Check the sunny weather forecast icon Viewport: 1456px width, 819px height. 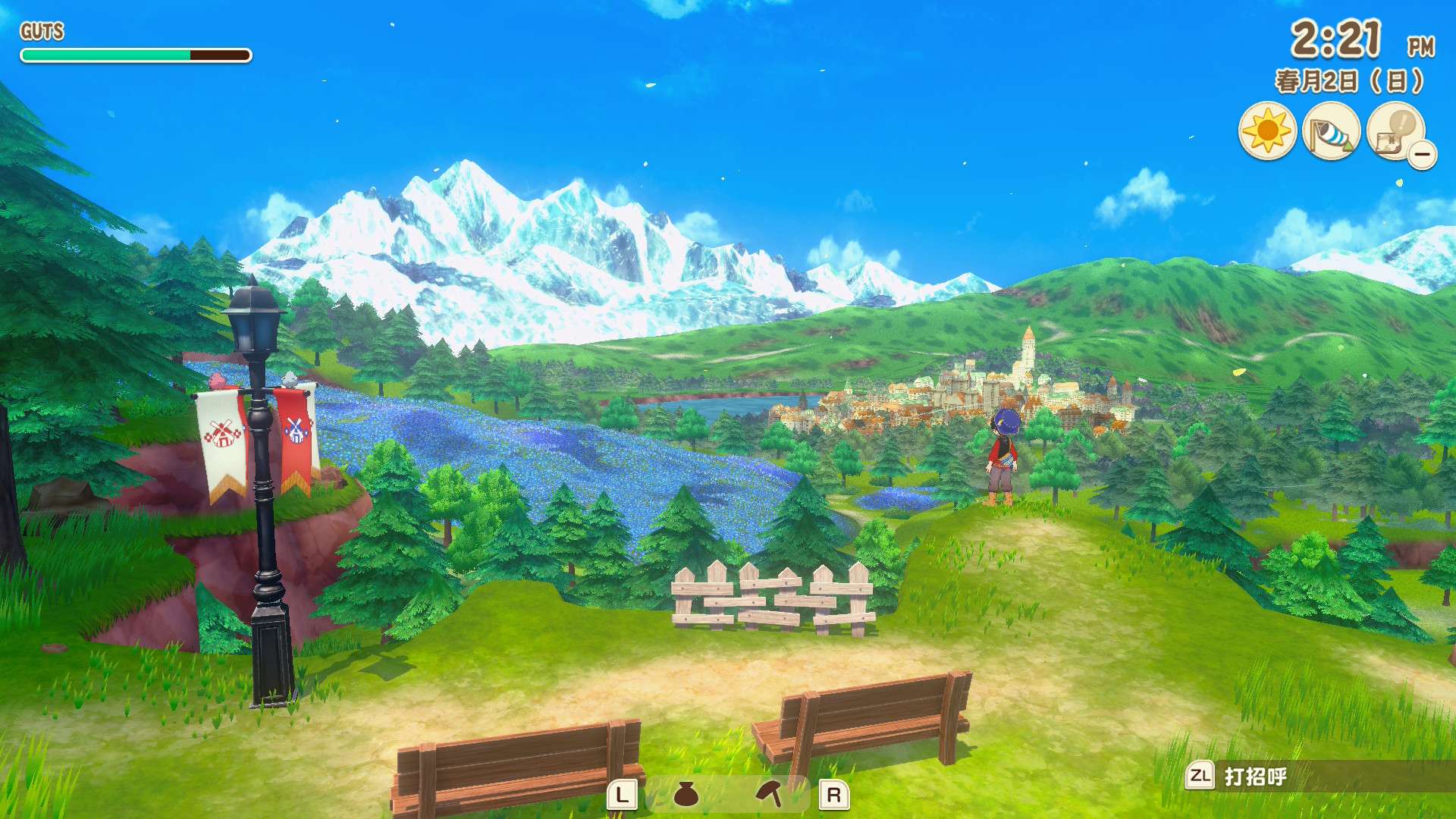(1267, 131)
